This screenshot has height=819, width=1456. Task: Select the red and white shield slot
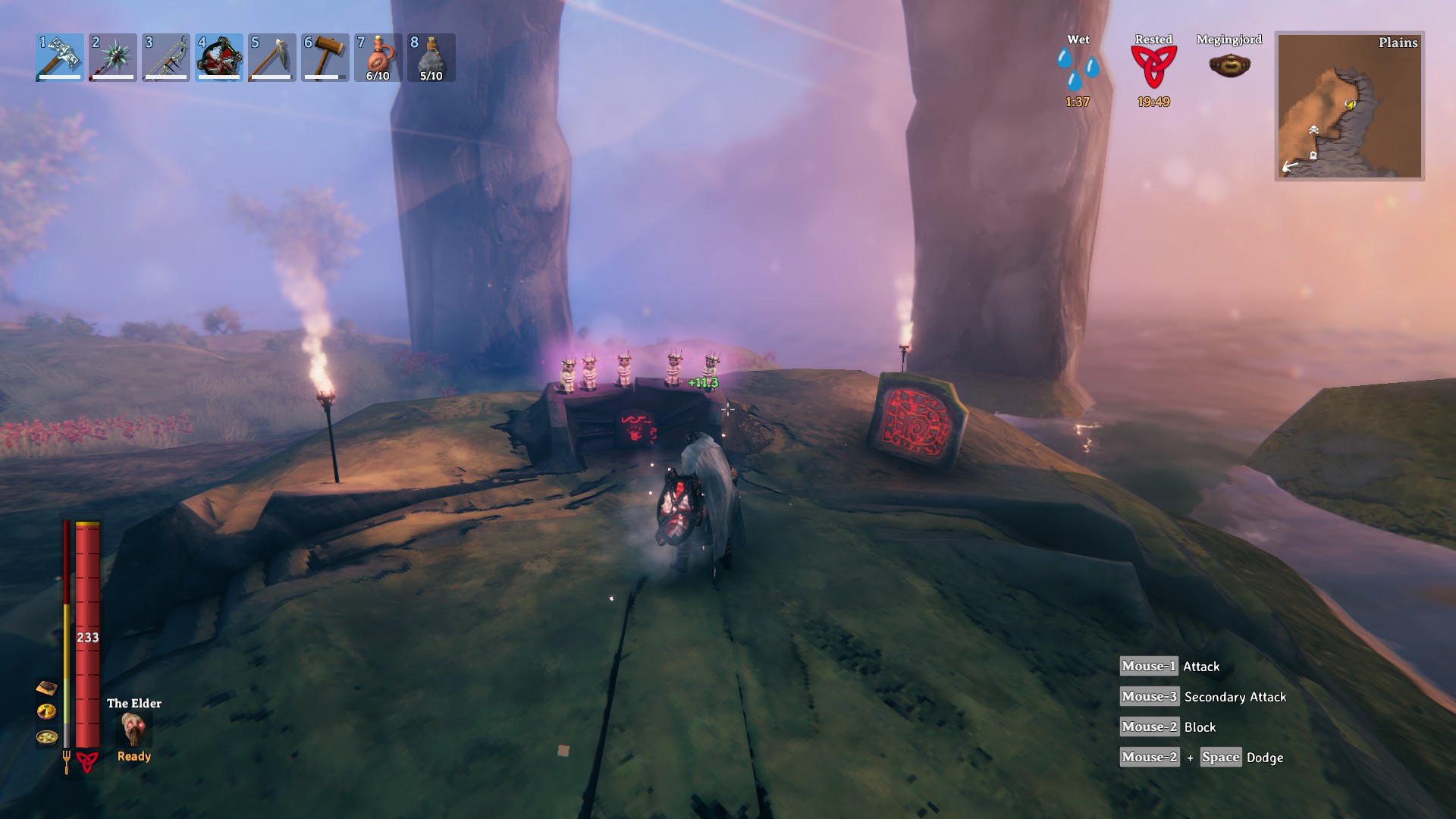(x=219, y=57)
